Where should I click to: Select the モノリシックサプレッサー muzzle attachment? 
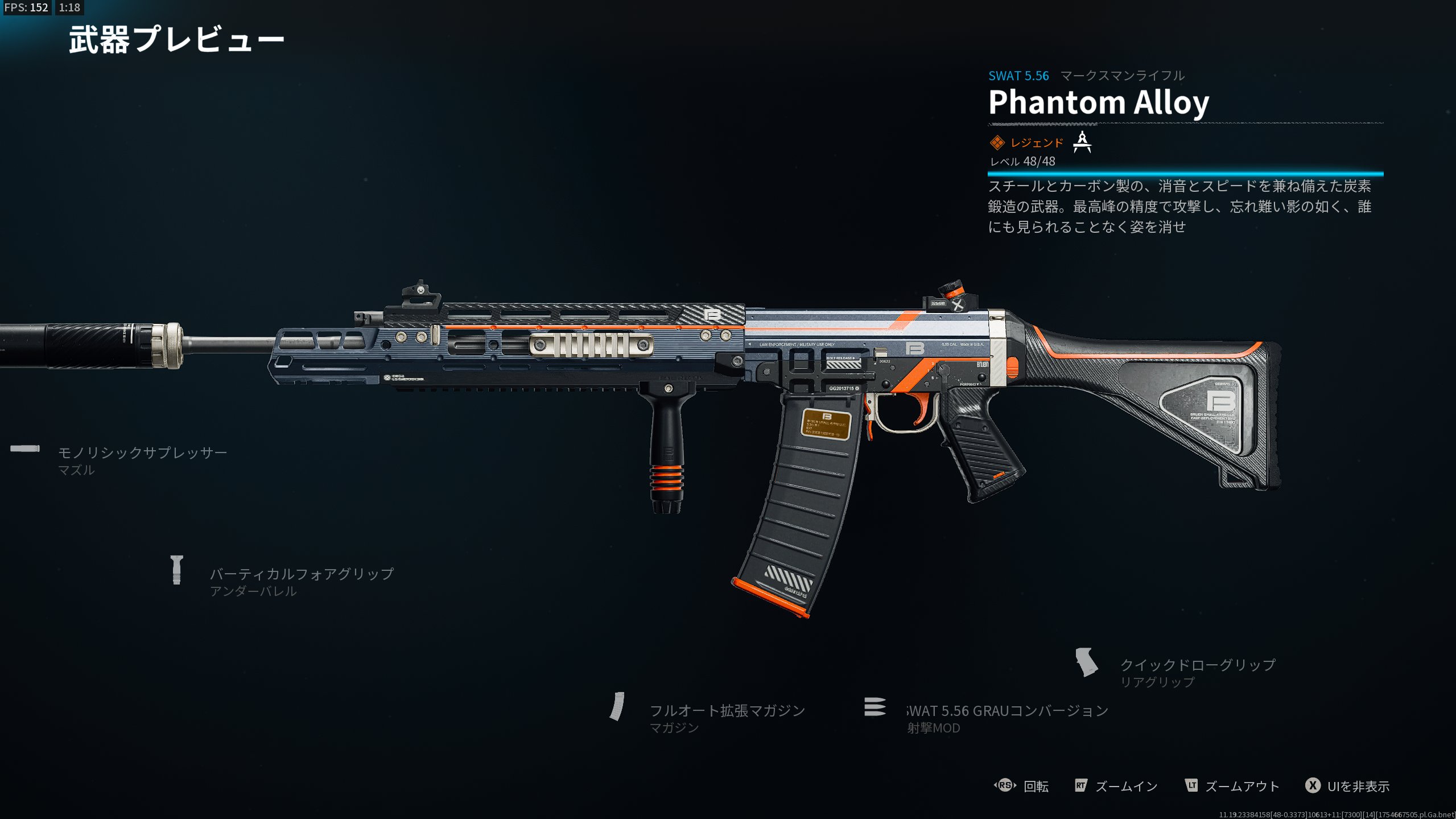point(142,453)
